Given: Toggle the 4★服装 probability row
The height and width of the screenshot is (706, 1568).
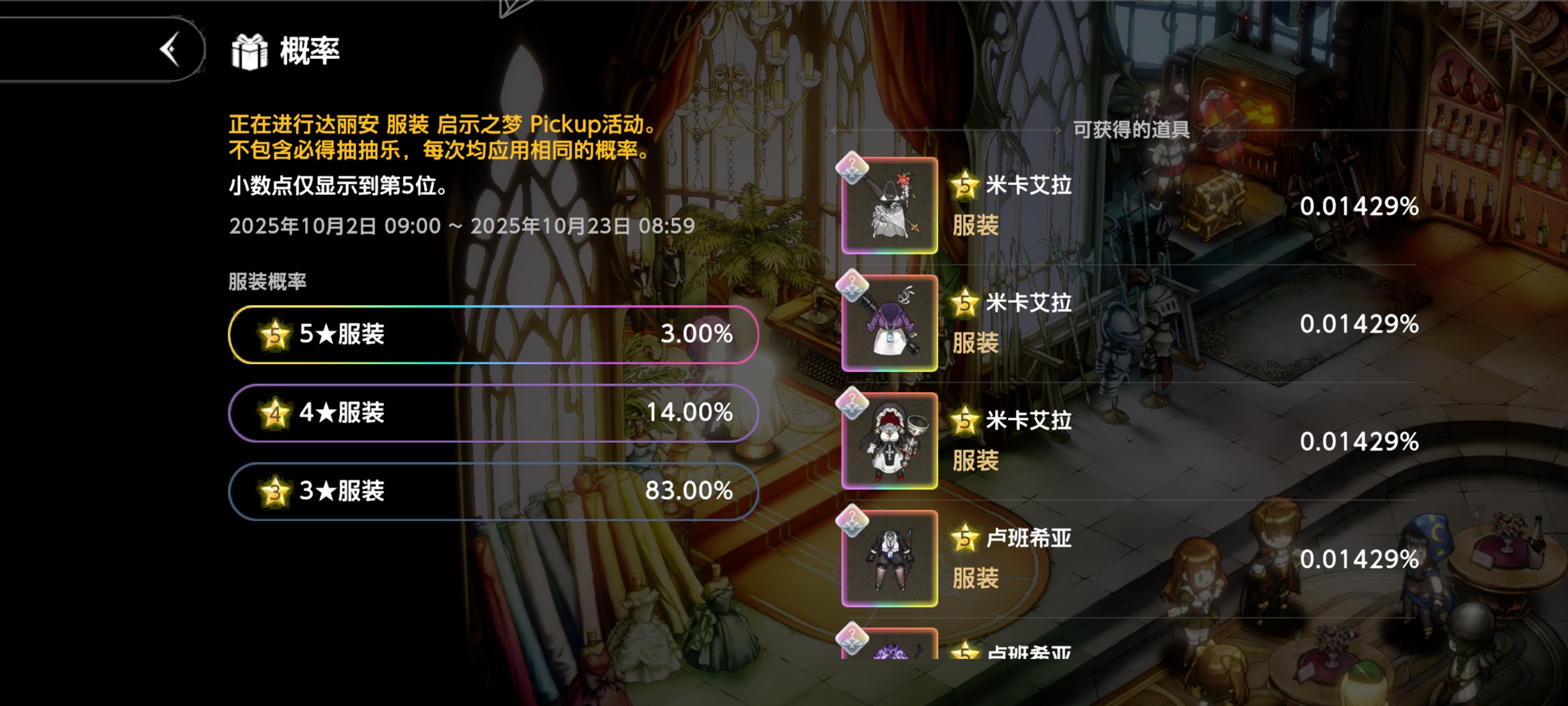Looking at the screenshot, I should click(x=493, y=413).
